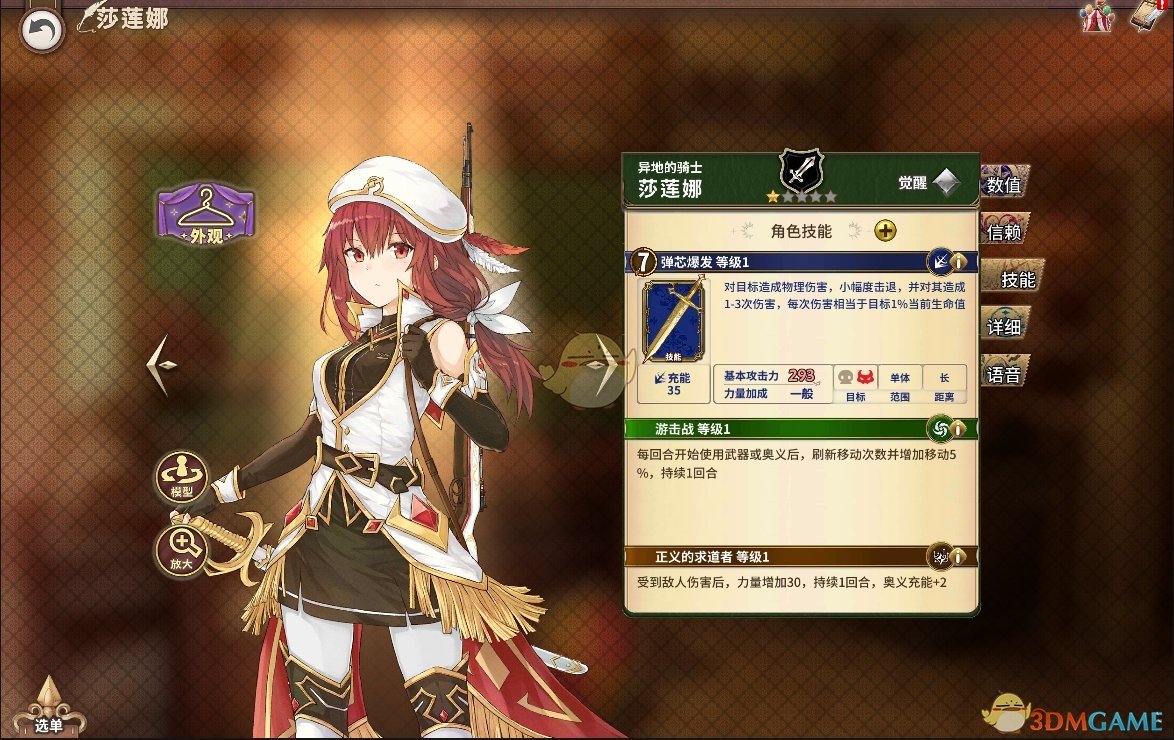The height and width of the screenshot is (740, 1174).
Task: Click the black sword class shield emblem
Action: coord(800,171)
